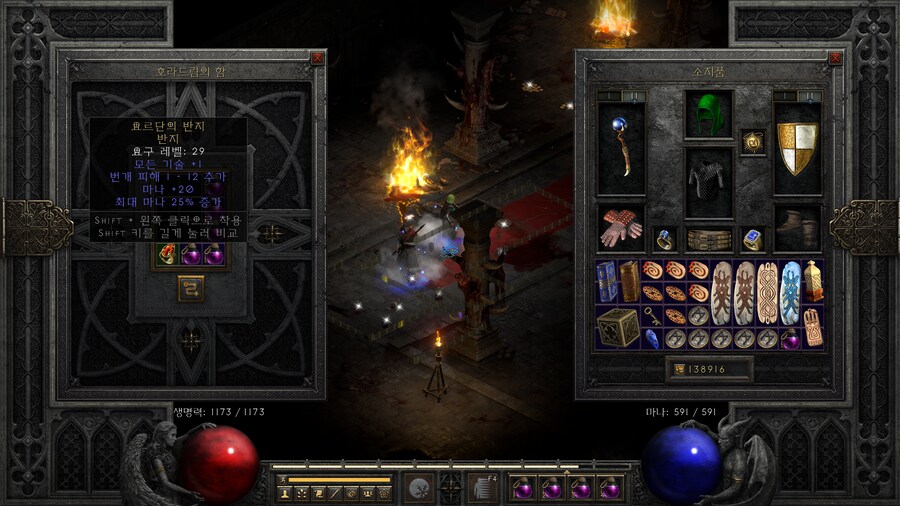Viewport: 900px width, 506px height.
Task: Select the equipped amulet slot
Action: coord(752,142)
